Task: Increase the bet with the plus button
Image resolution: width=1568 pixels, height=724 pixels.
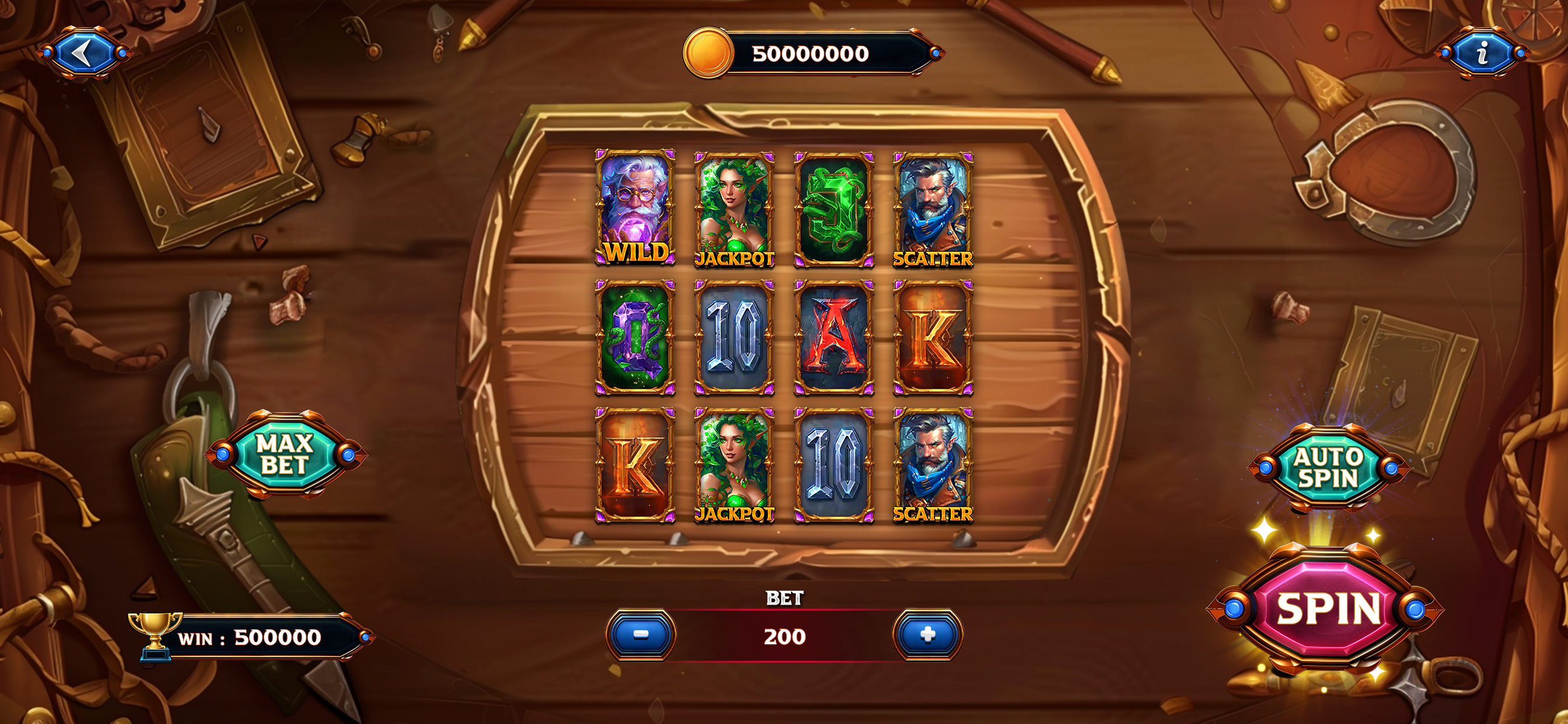Action: tap(927, 635)
